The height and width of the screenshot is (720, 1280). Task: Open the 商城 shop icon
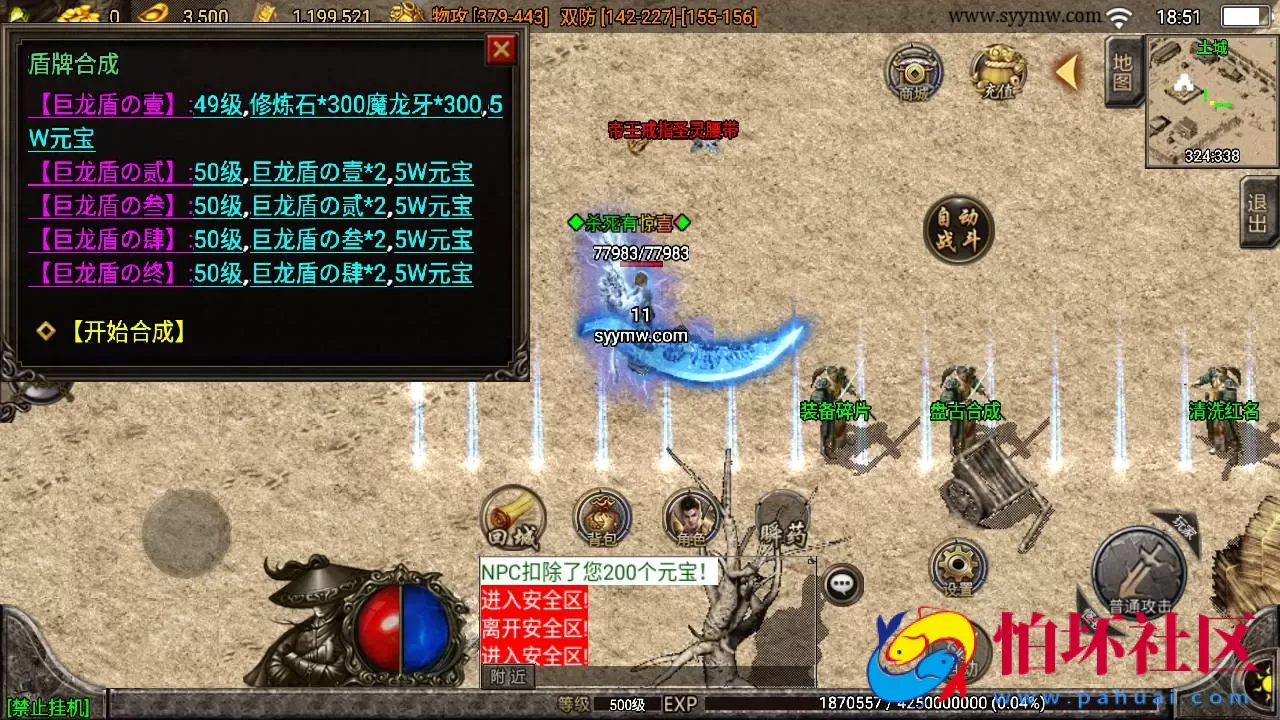(913, 73)
